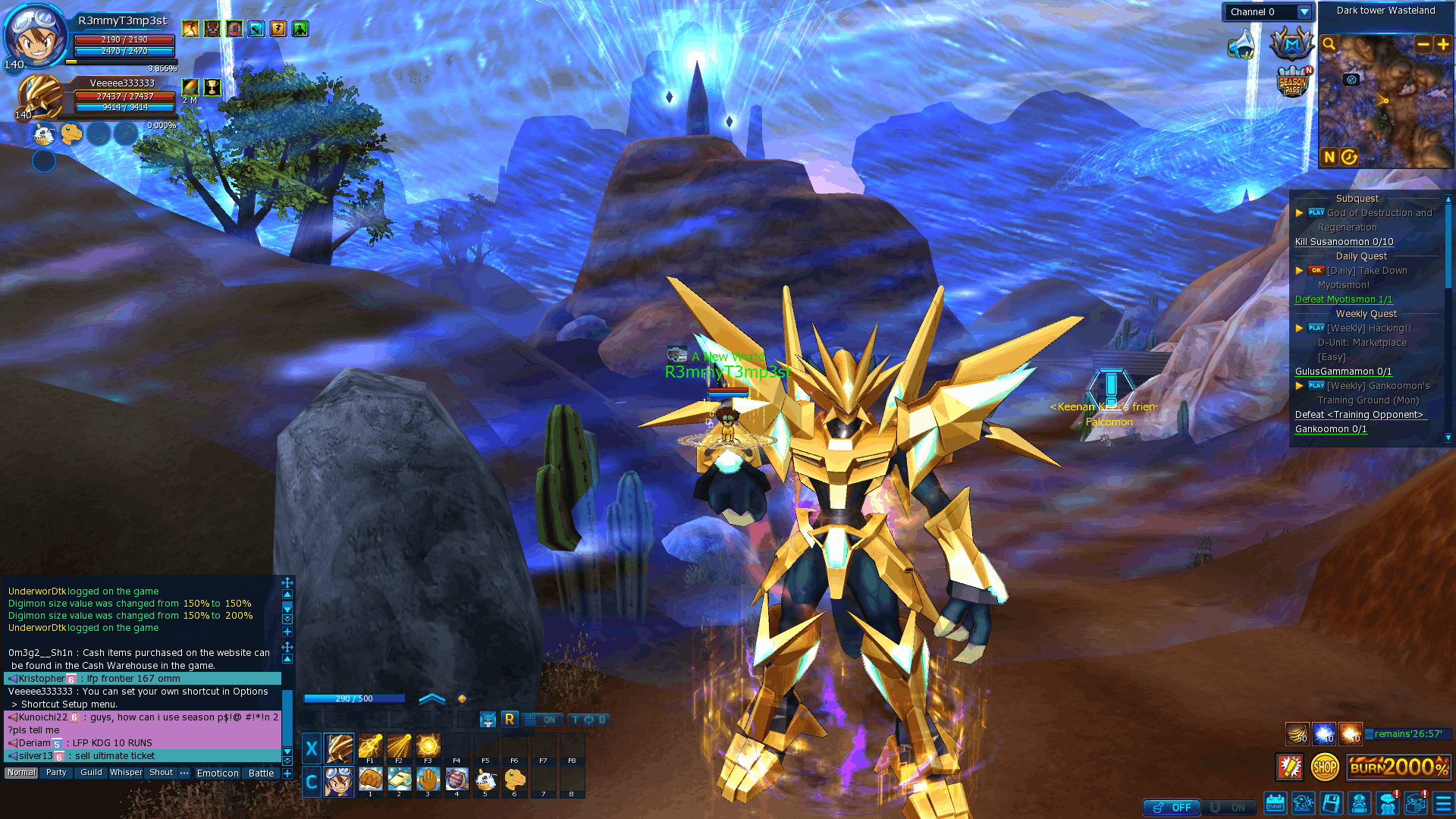The height and width of the screenshot is (819, 1456).
Task: Activate the F3 glowing orb skill
Action: pos(428,747)
